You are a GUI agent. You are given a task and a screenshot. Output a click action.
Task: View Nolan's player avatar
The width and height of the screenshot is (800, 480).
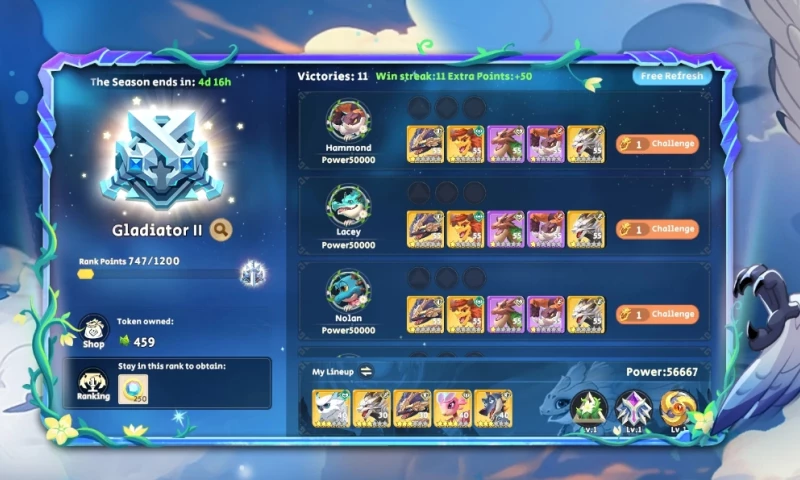[x=349, y=291]
